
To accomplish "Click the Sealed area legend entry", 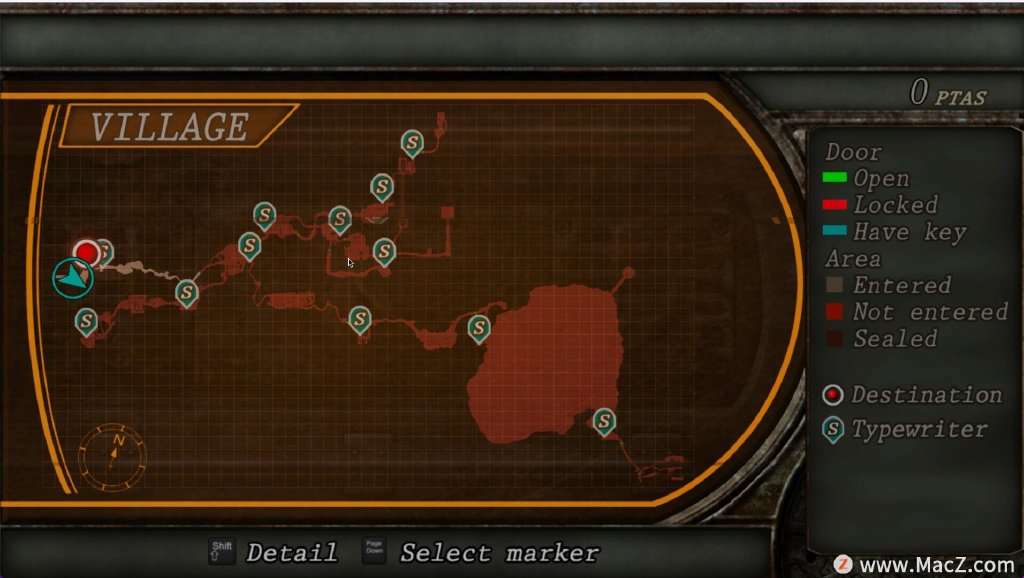I will point(880,339).
